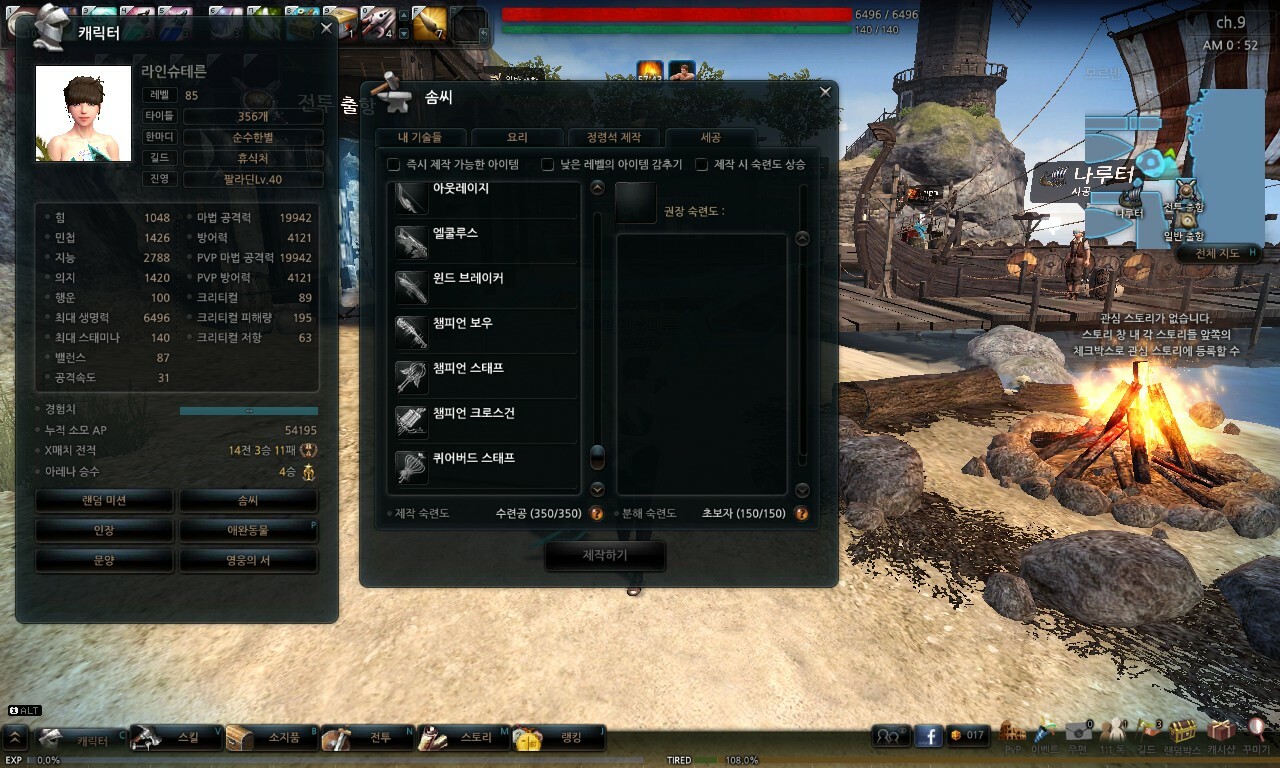Open 랜덤 미션 from character panel
The image size is (1280, 768).
(x=104, y=500)
